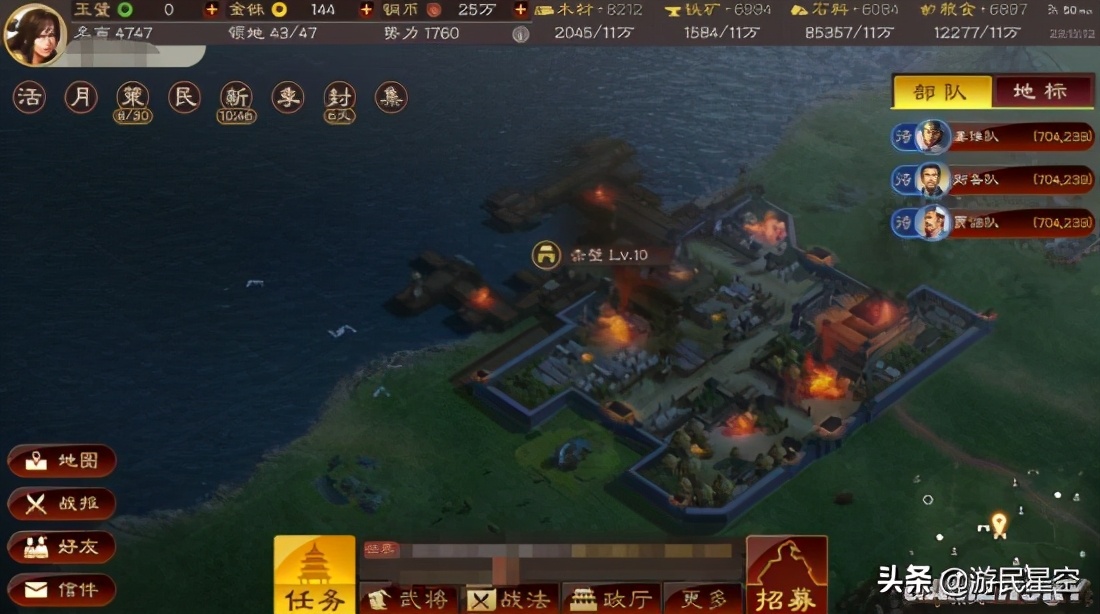
Task: Open the 信件 mail inbox
Action: pos(62,589)
